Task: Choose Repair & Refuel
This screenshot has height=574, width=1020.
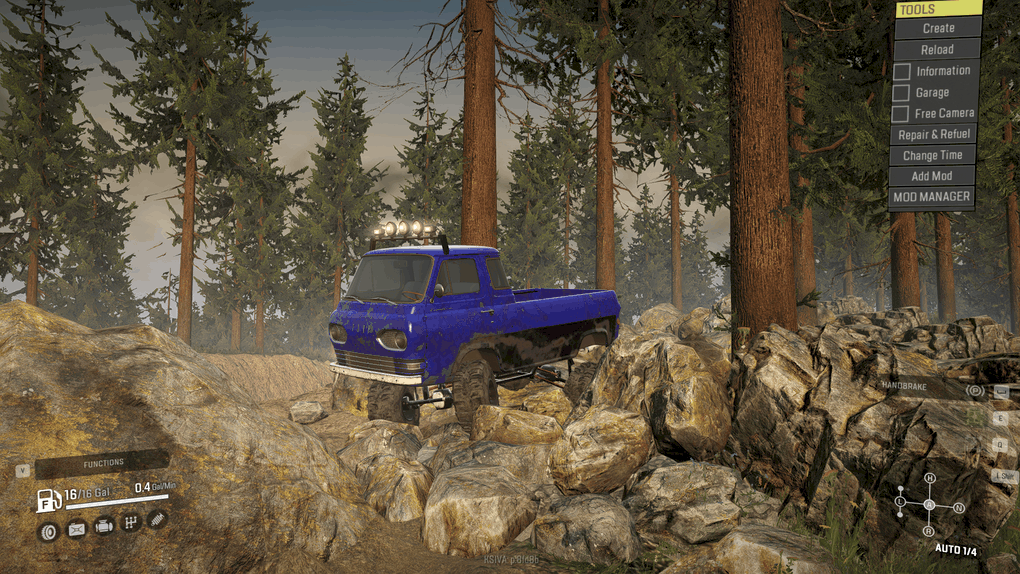Action: click(933, 134)
